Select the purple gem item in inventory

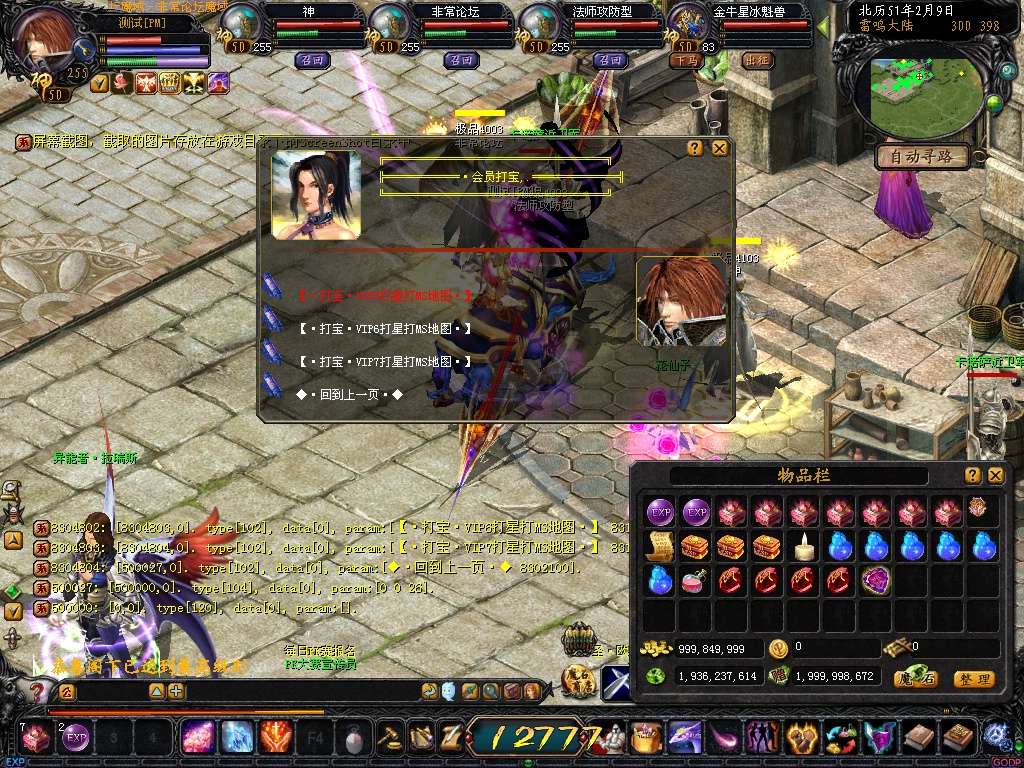875,580
